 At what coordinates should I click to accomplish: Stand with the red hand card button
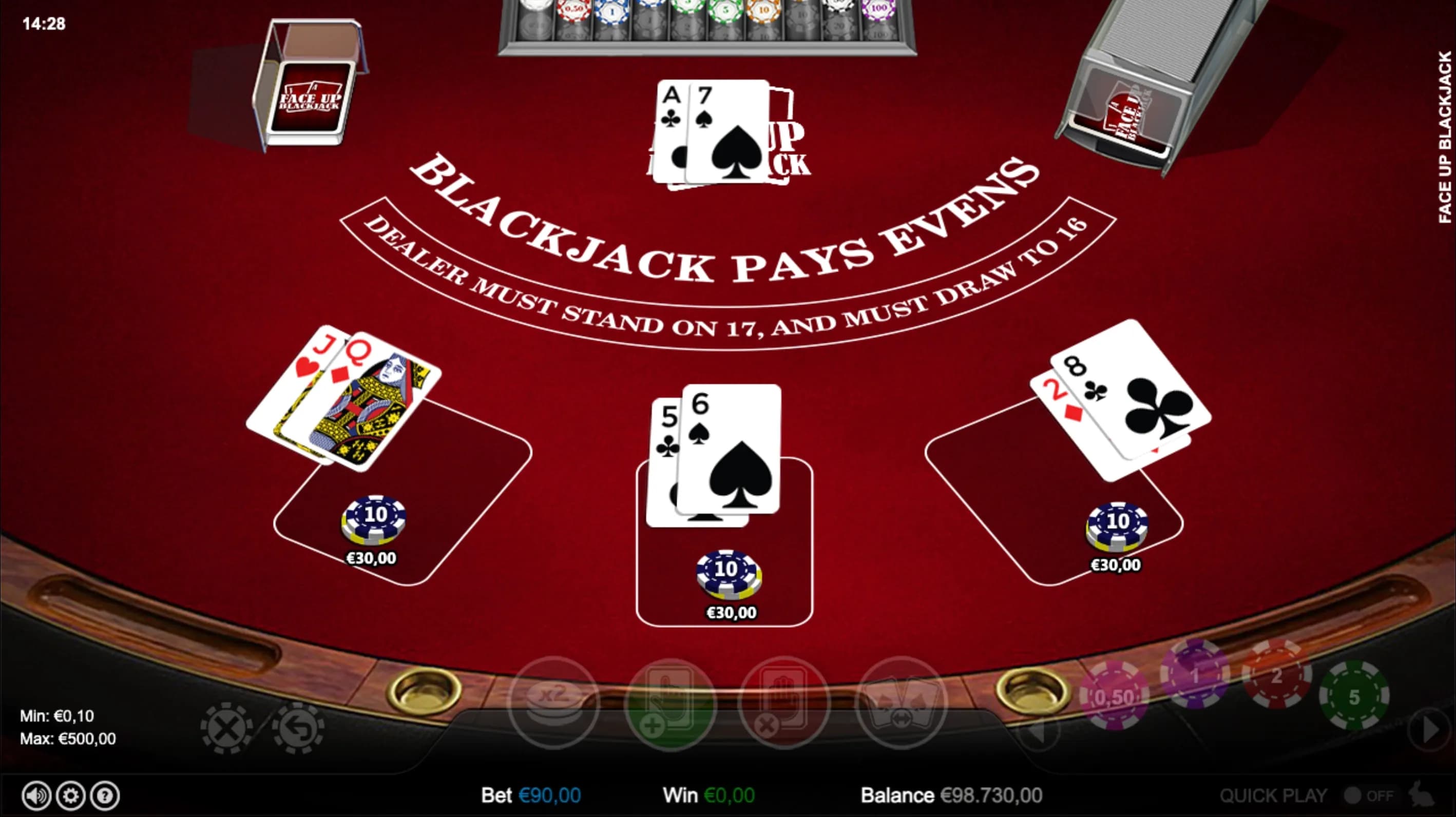point(784,704)
